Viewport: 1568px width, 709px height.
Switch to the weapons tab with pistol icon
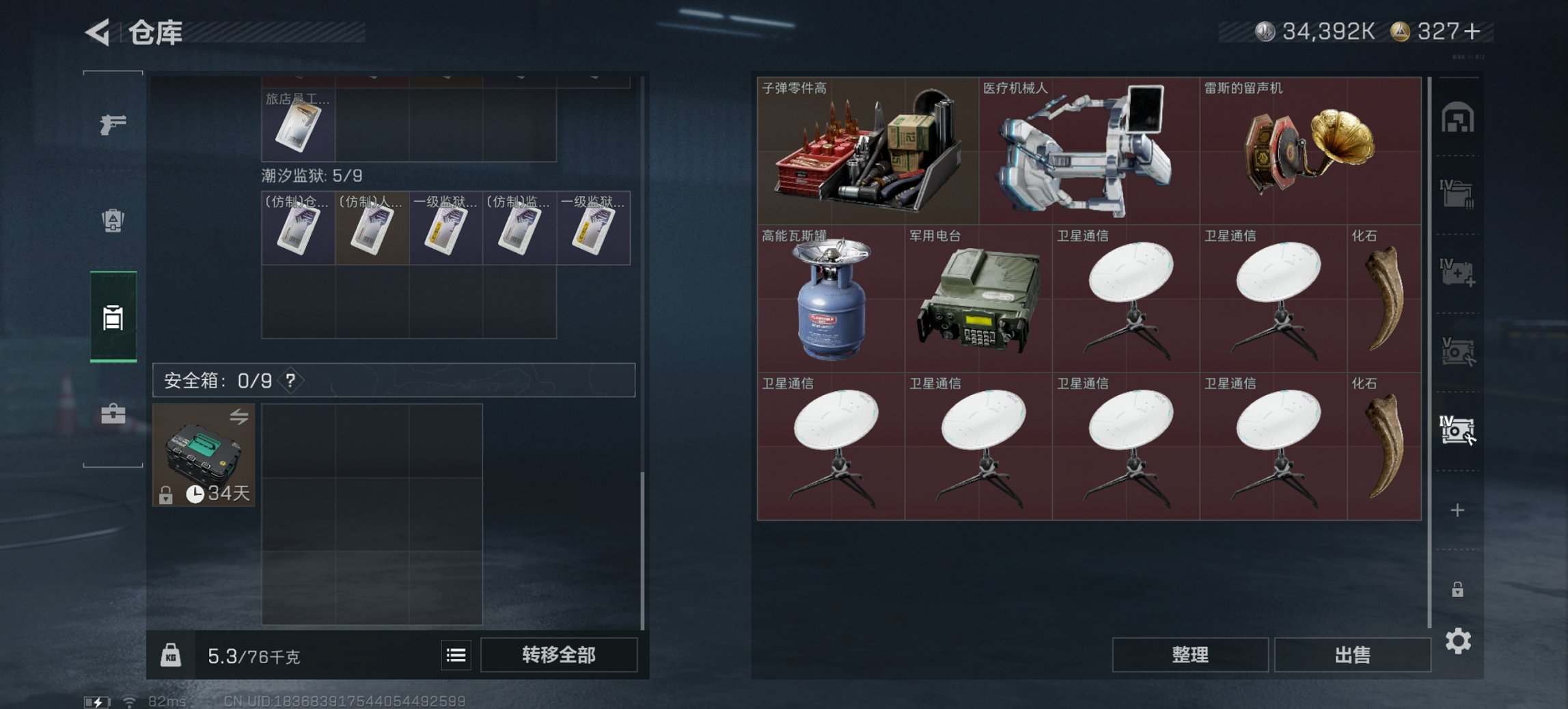click(115, 126)
